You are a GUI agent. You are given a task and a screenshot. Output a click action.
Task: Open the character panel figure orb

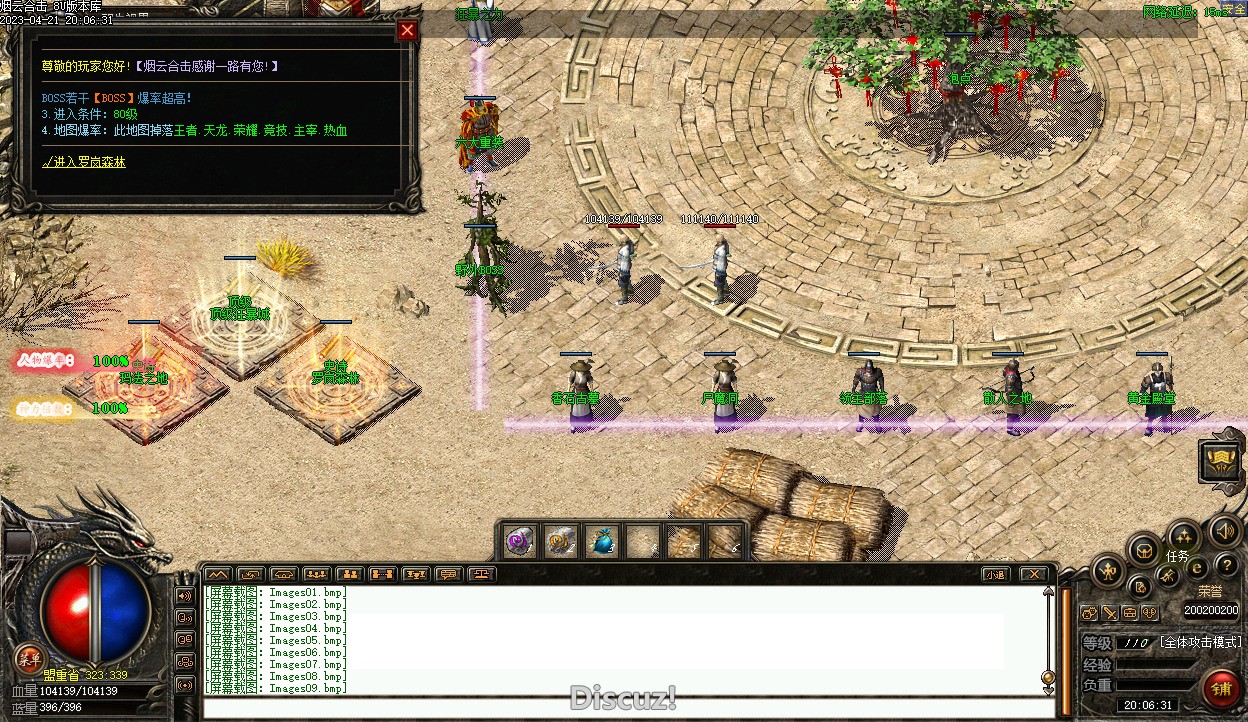(x=1108, y=572)
